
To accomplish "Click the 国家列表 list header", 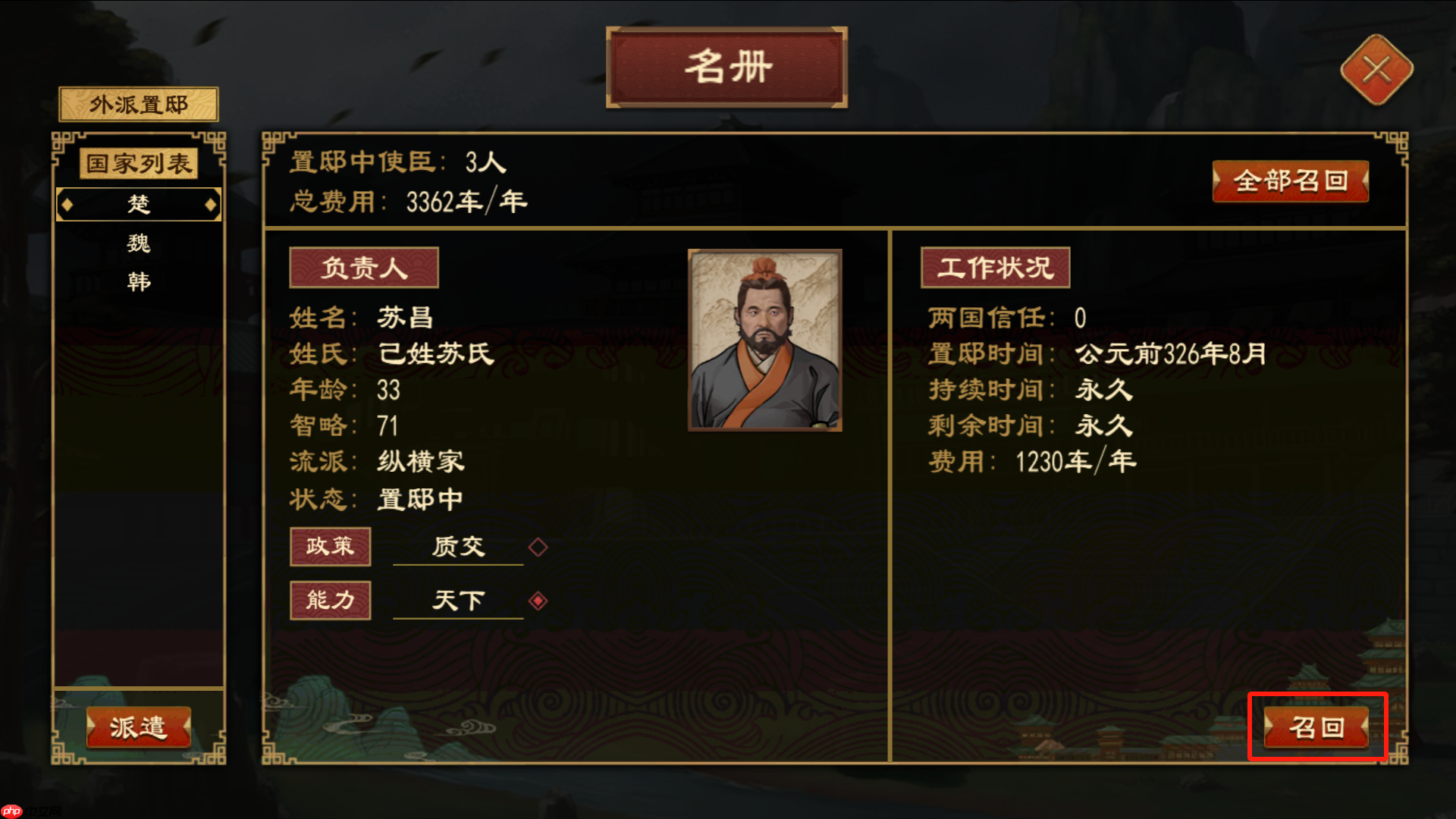I will pyautogui.click(x=140, y=163).
